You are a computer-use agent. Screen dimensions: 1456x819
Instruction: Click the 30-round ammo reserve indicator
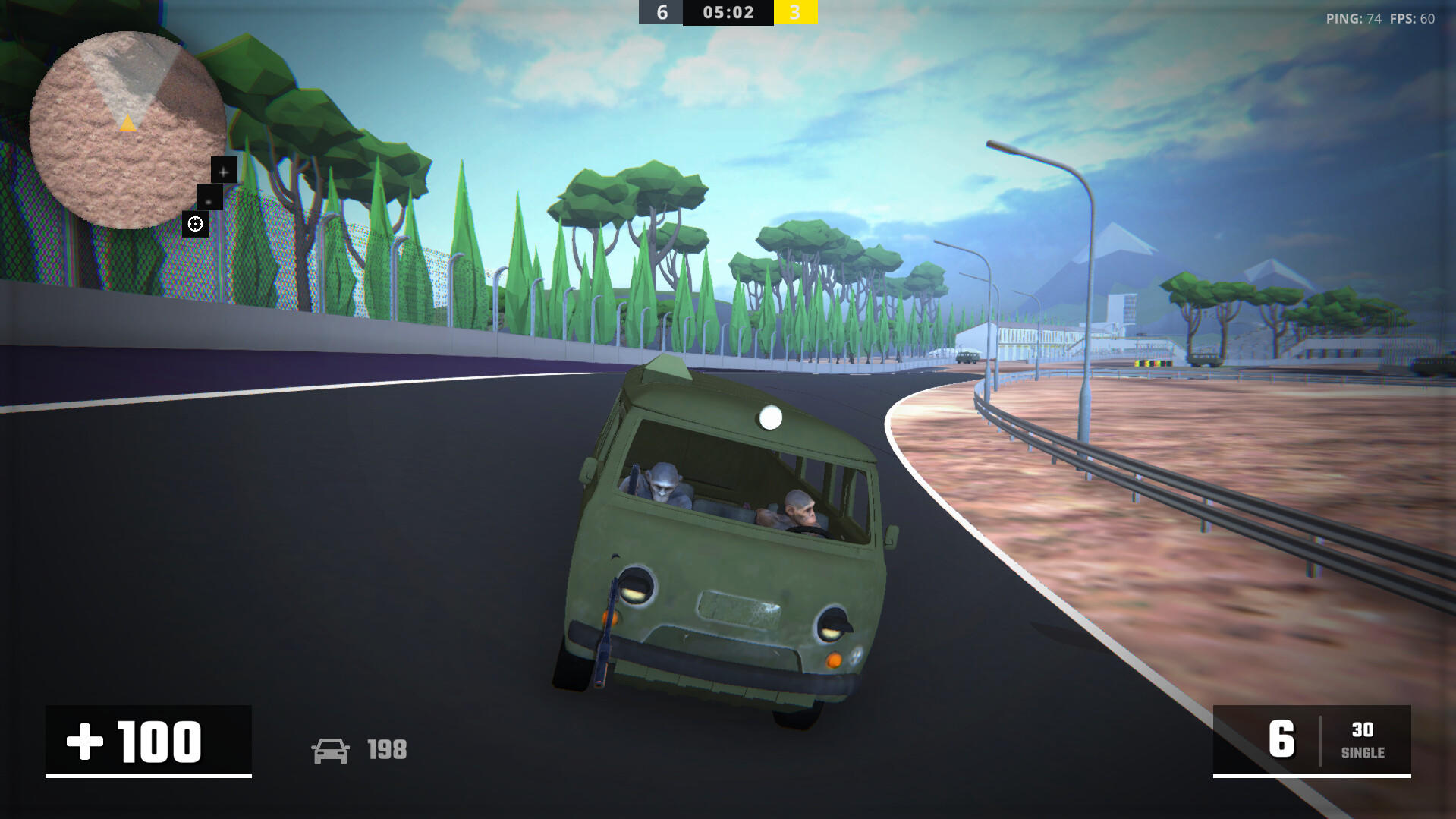1363,730
